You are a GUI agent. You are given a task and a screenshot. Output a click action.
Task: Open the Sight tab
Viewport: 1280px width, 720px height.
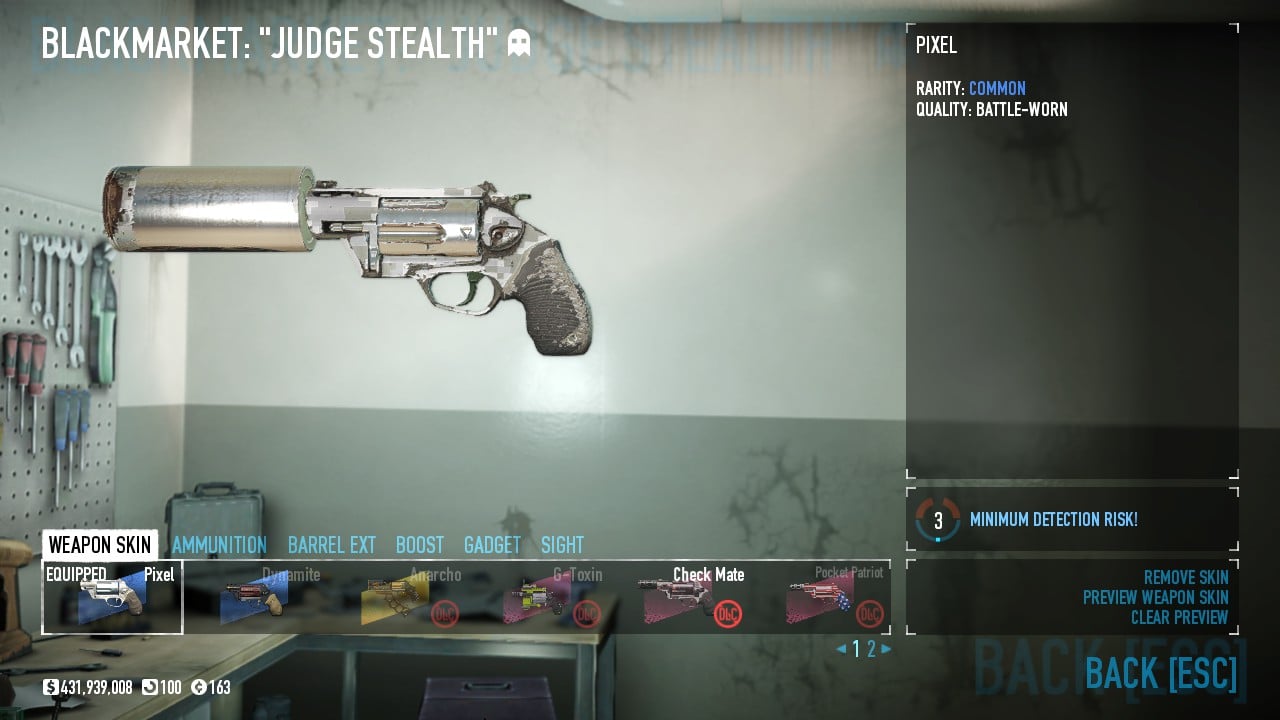[562, 545]
